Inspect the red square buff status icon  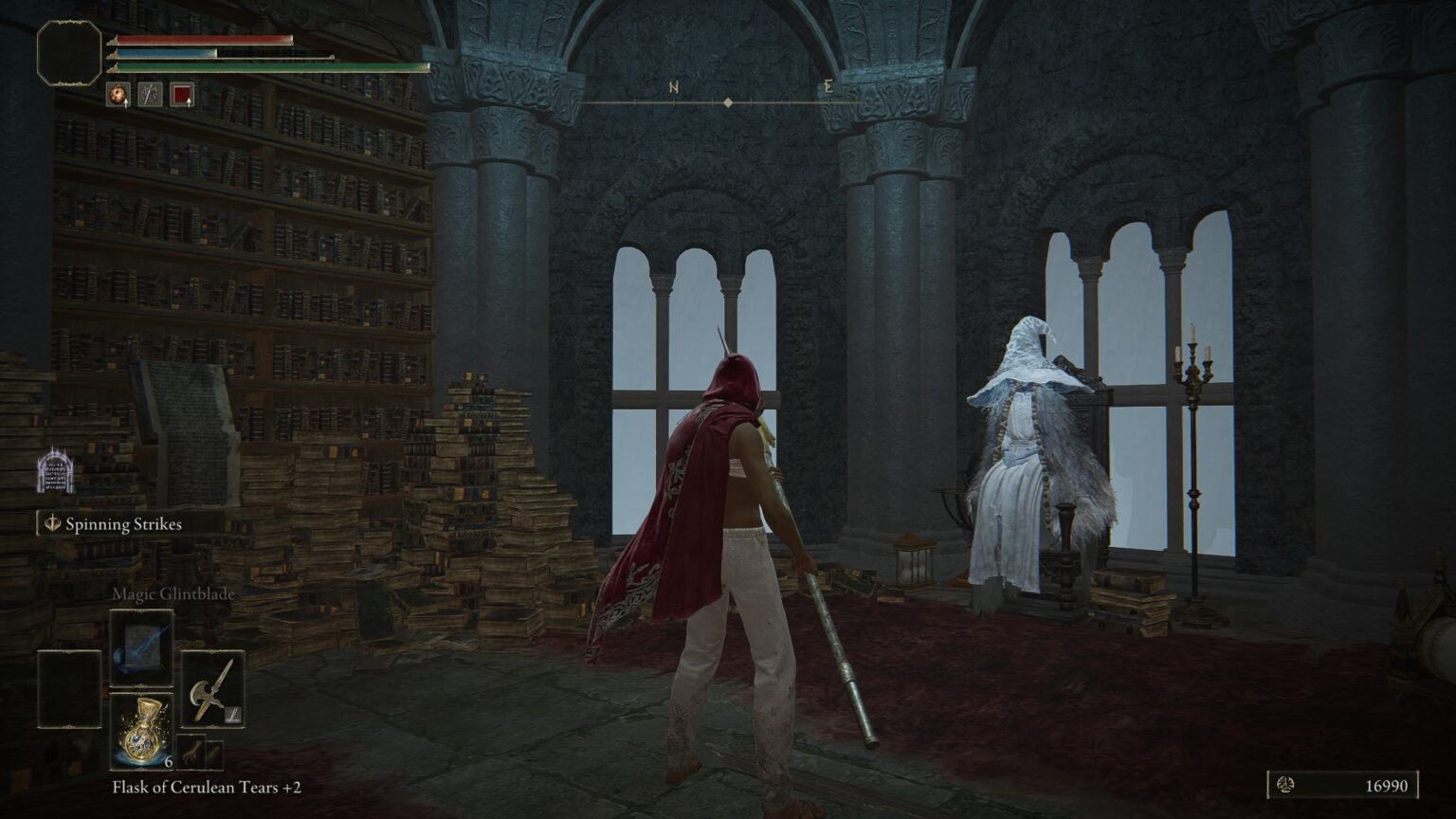(x=182, y=95)
